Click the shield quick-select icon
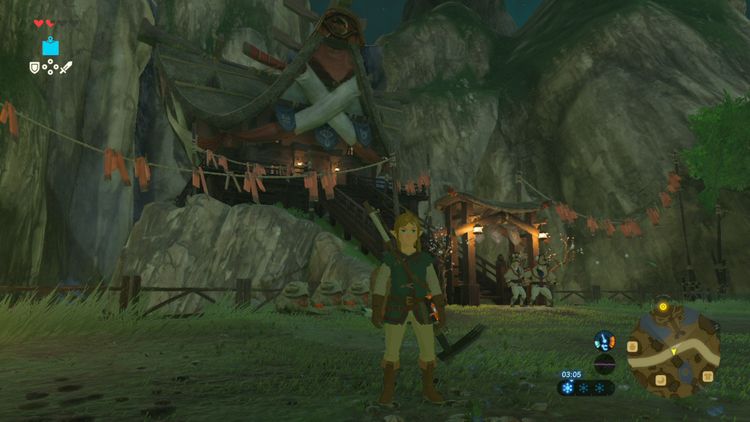 click(35, 68)
